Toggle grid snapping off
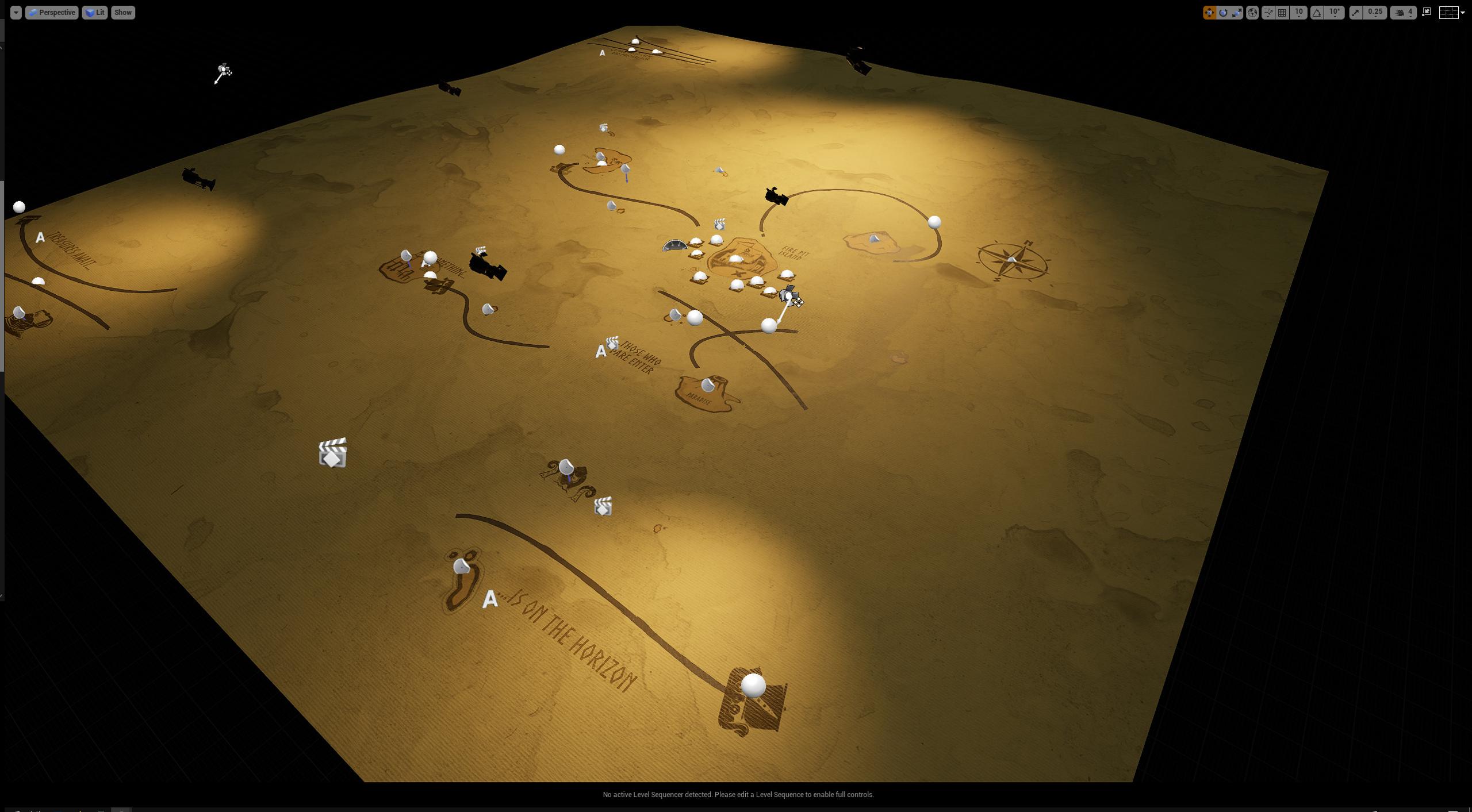1472x812 pixels. click(x=1282, y=13)
